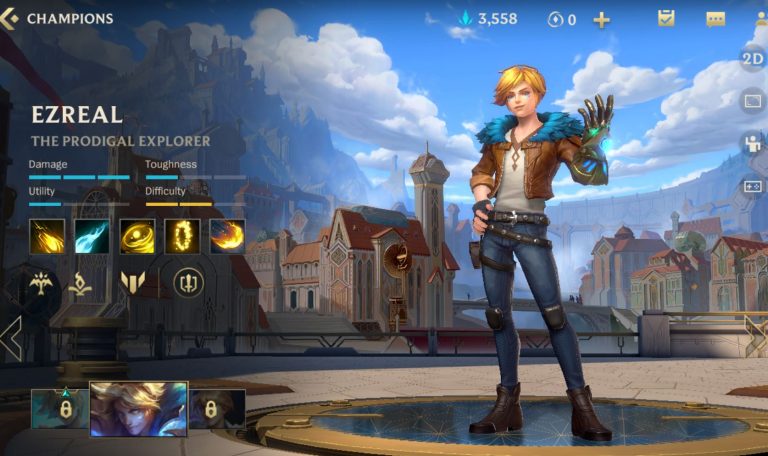Open the chat speech bubble
The image size is (768, 456).
715,19
